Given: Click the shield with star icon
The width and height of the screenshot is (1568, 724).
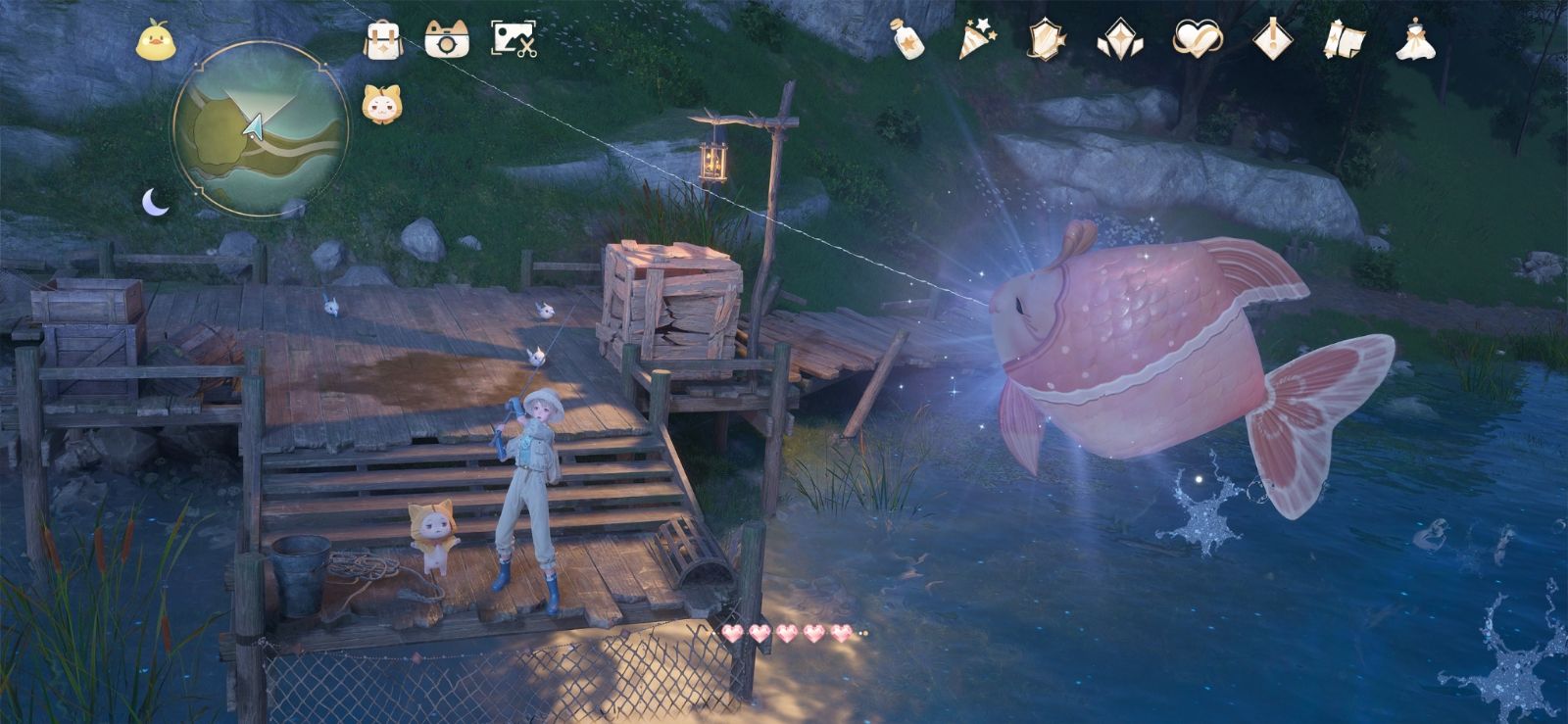Looking at the screenshot, I should (x=1046, y=40).
